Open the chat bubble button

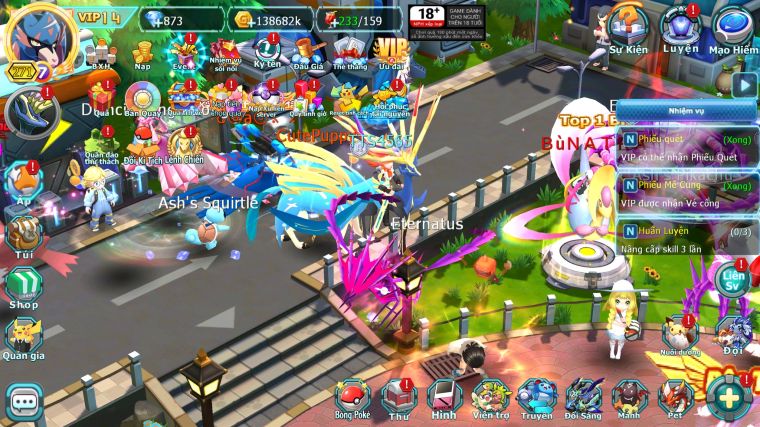click(x=22, y=402)
